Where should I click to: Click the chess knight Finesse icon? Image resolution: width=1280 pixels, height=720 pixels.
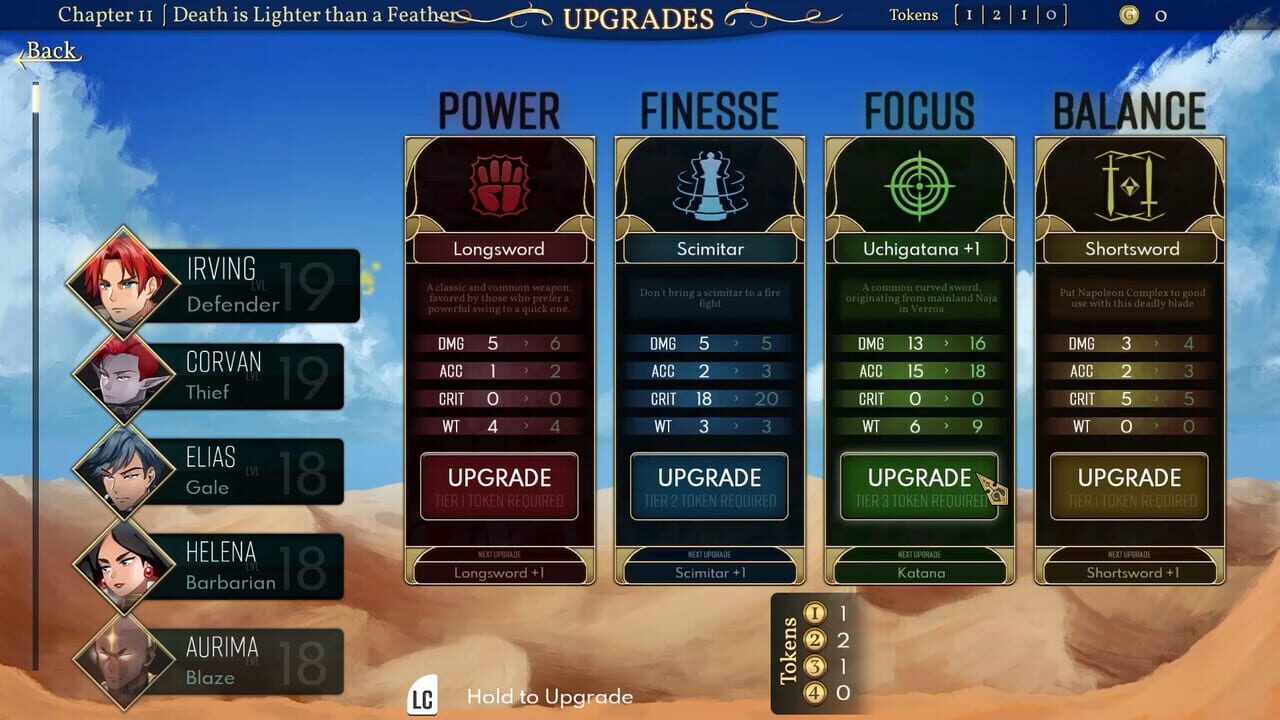click(709, 186)
